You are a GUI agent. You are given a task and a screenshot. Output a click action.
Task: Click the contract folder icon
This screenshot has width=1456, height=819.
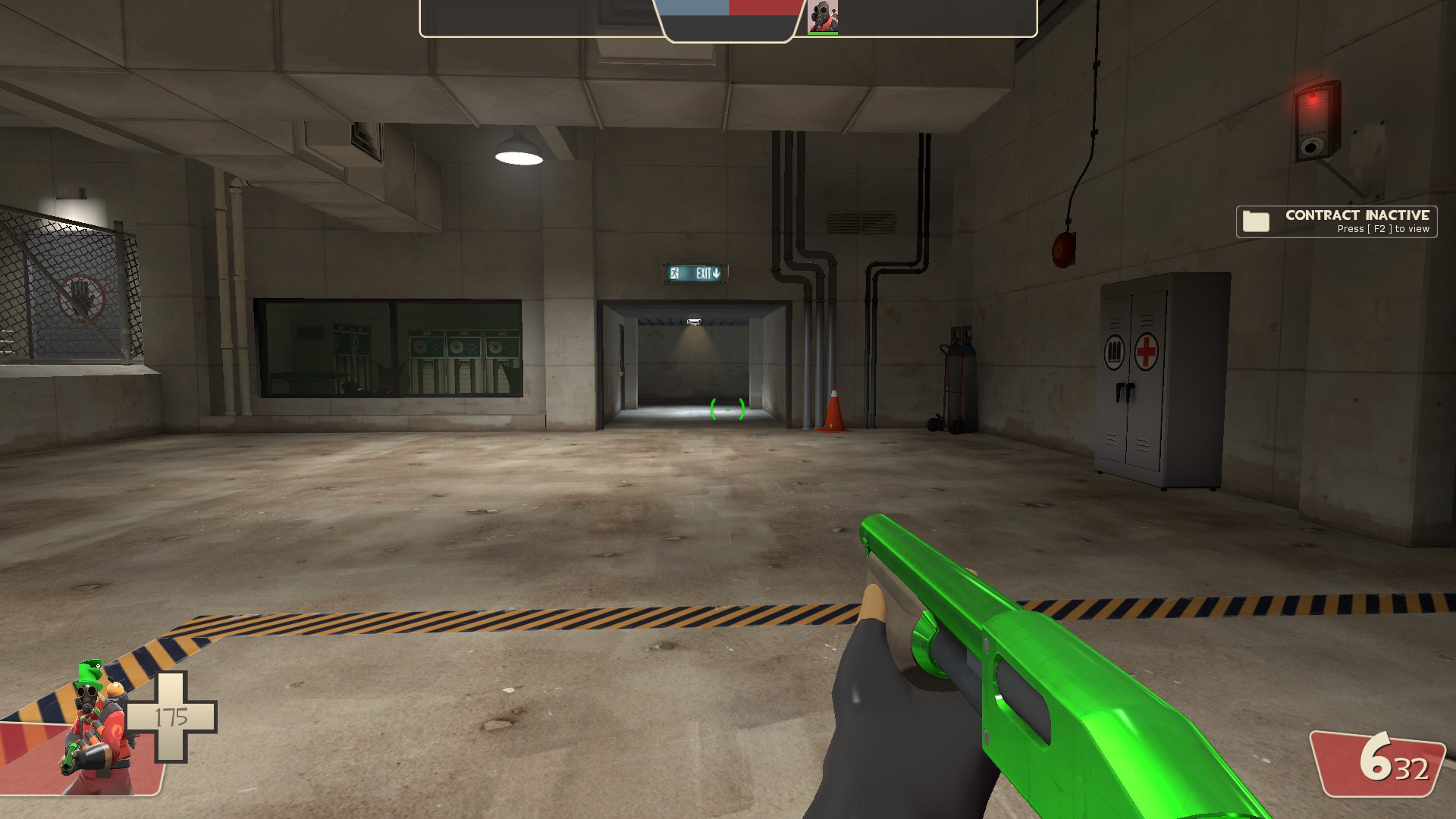click(1258, 221)
